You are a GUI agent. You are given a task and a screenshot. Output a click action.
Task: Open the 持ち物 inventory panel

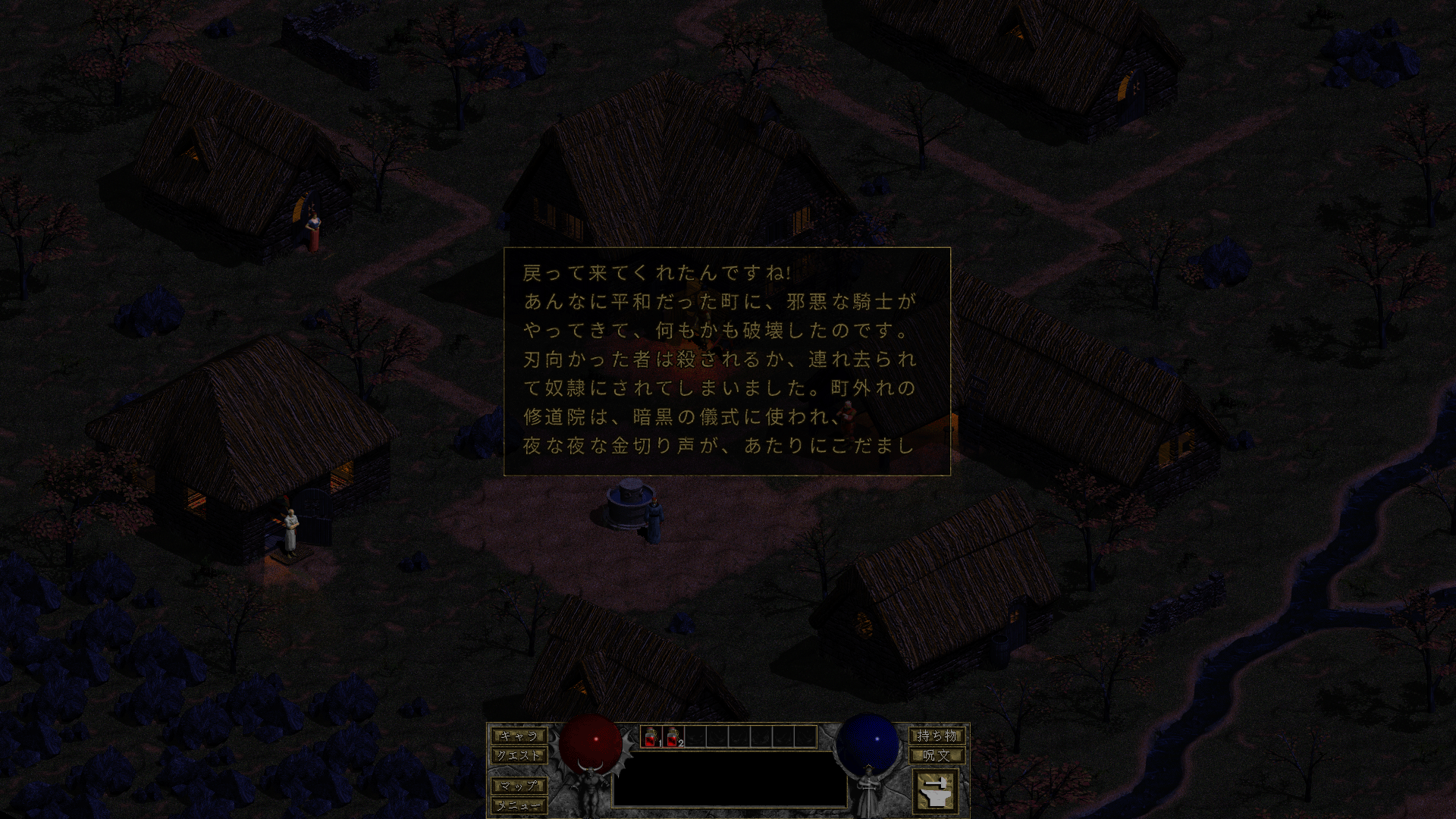pyautogui.click(x=937, y=736)
